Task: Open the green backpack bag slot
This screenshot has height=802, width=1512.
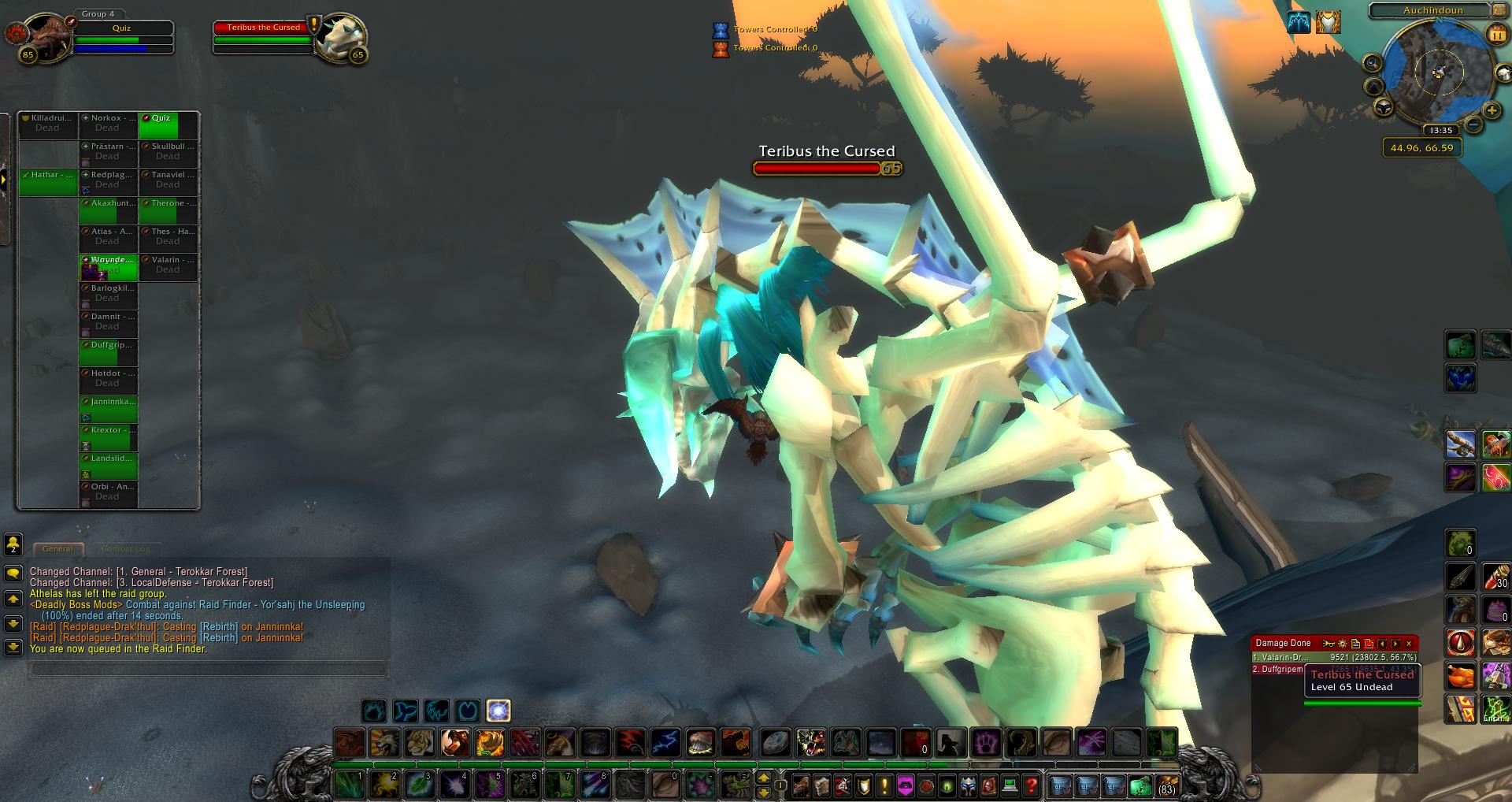Action: (1140, 785)
